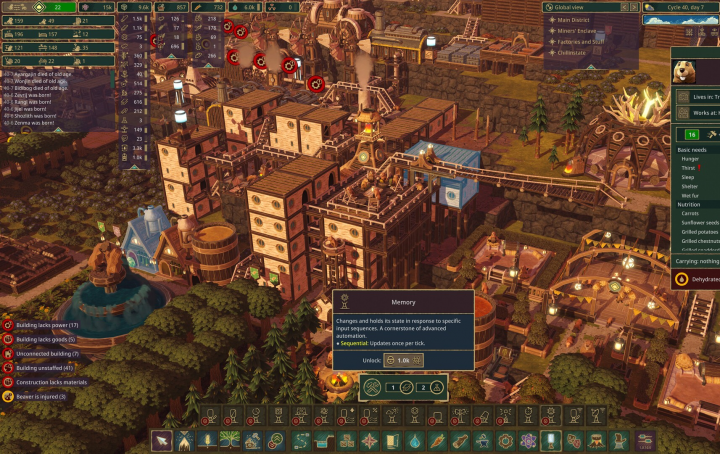View the 'Unconnected building' alert list
The image size is (720, 454).
(x=46, y=354)
